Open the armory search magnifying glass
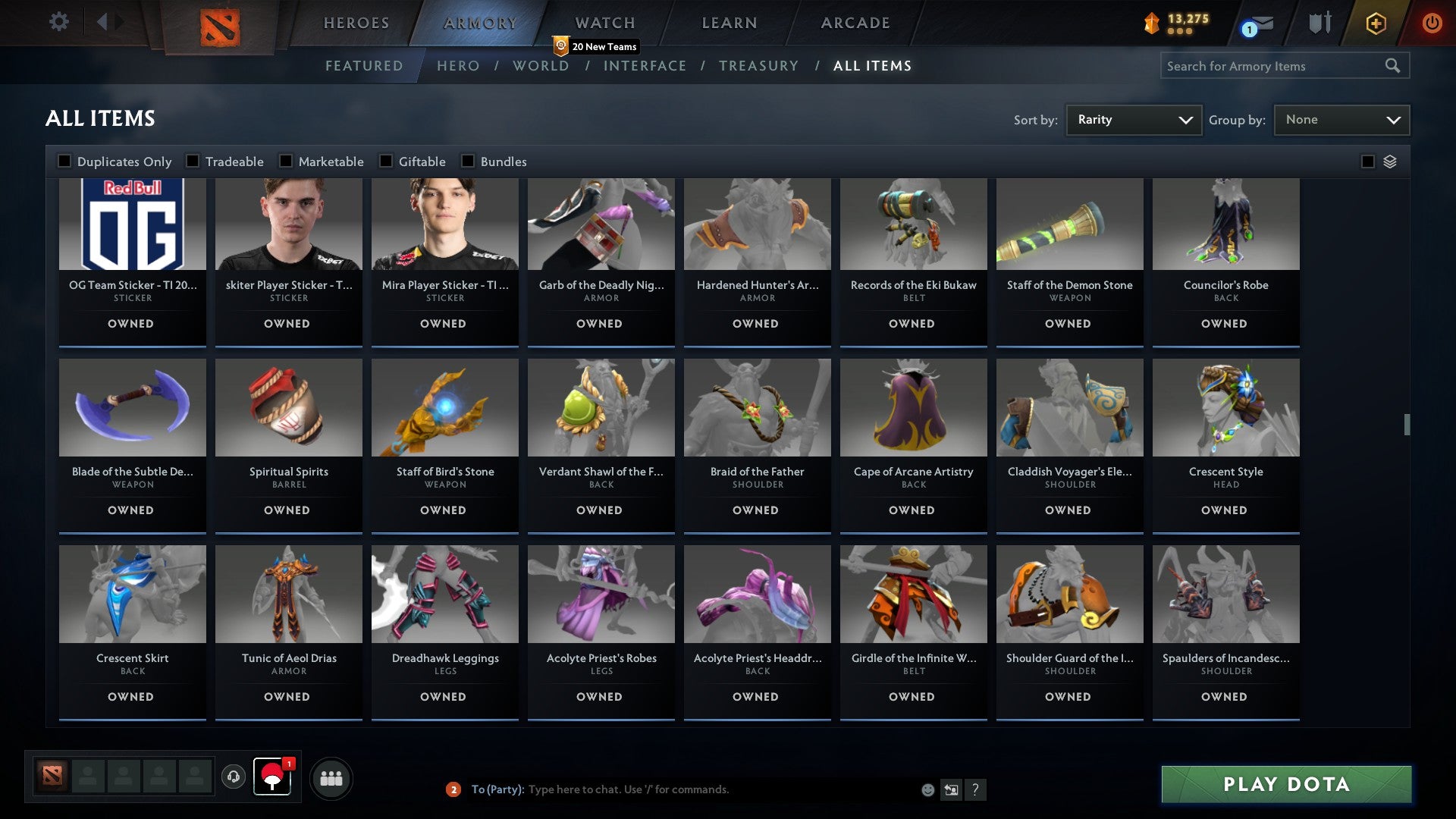This screenshot has width=1456, height=819. [1394, 66]
